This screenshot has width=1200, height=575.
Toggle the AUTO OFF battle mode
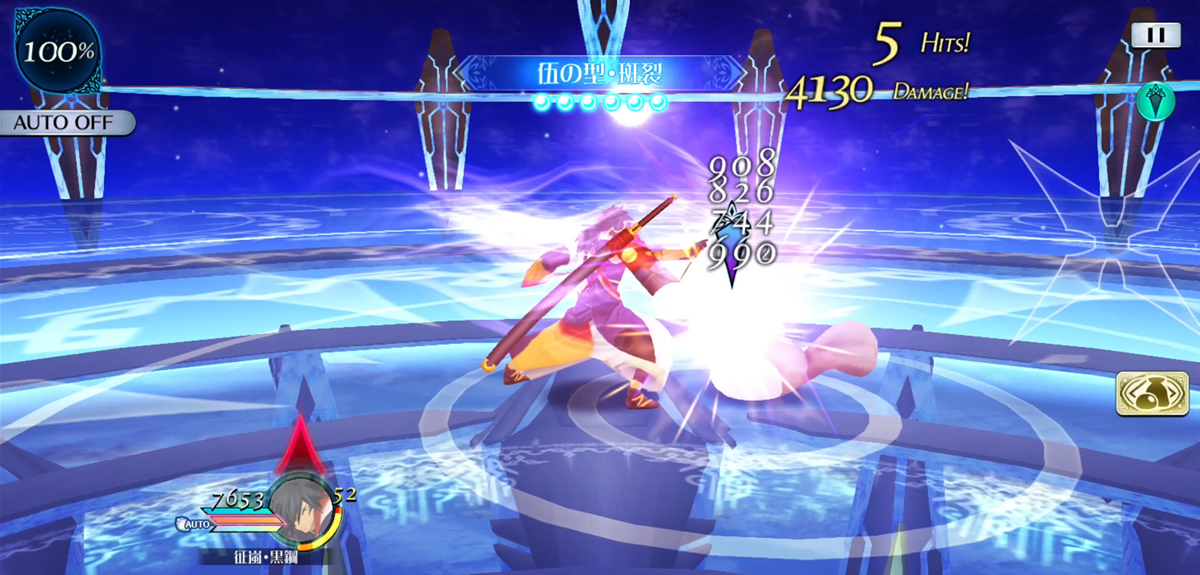[67, 123]
